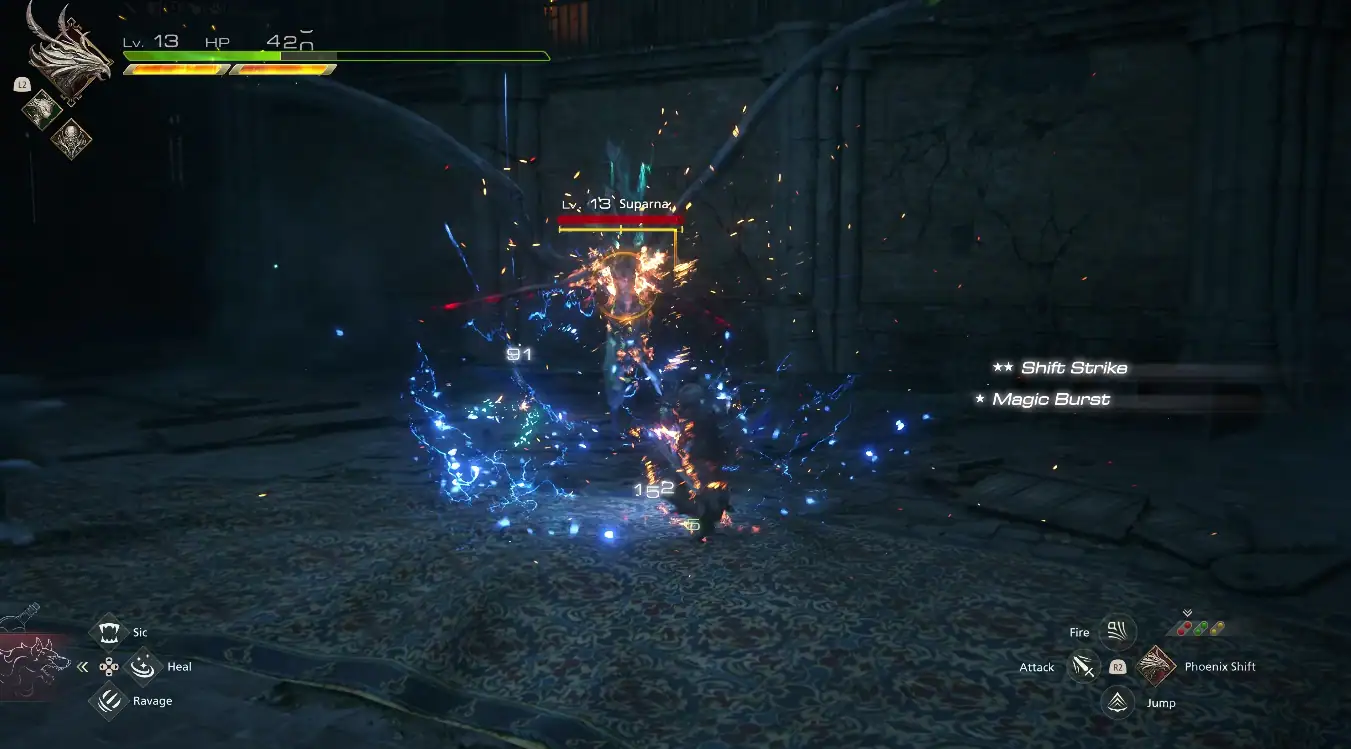Activate Torgal's Ravage command
Viewport: 1351px width, 749px height.
click(107, 701)
